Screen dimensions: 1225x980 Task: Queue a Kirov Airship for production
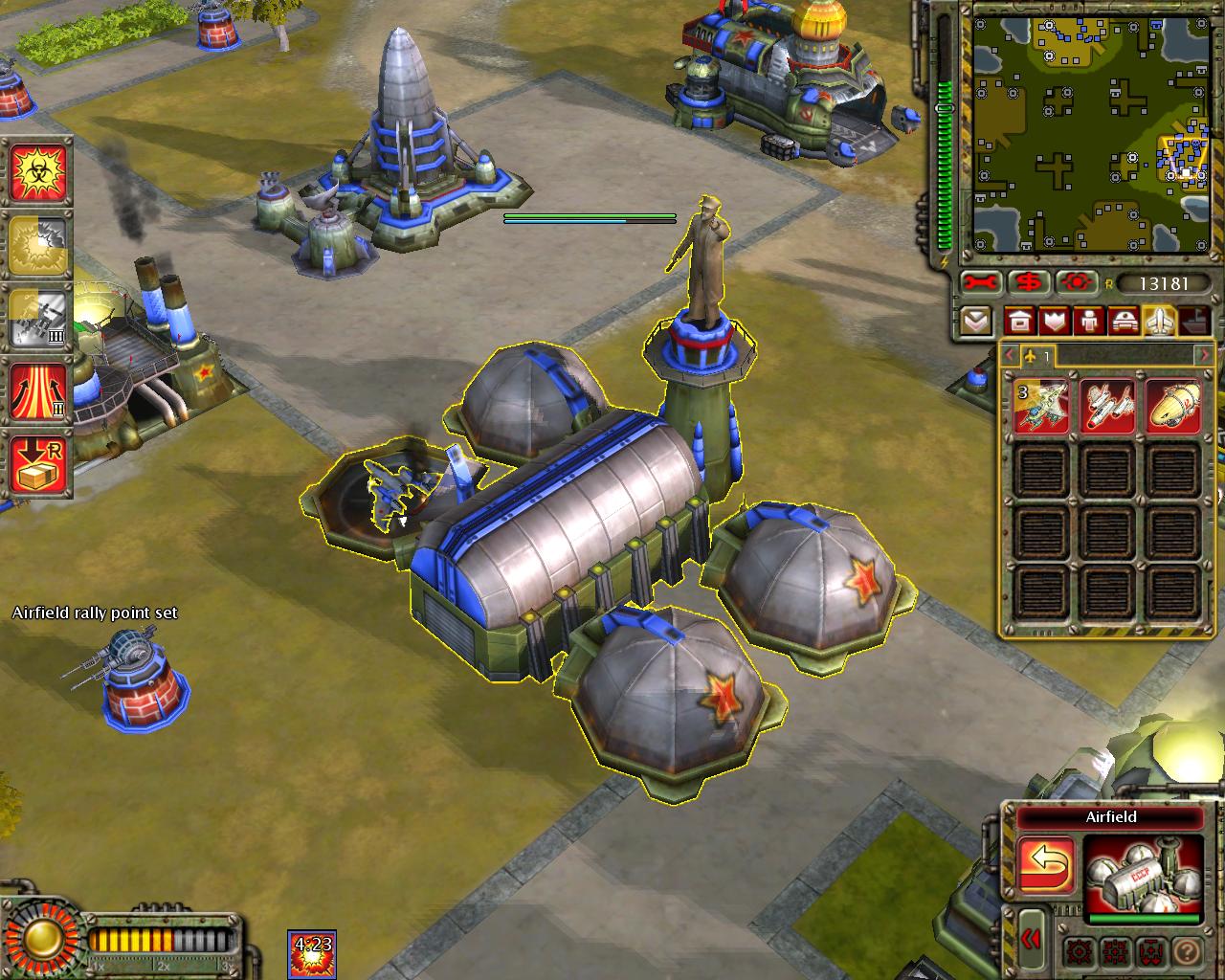point(1174,406)
